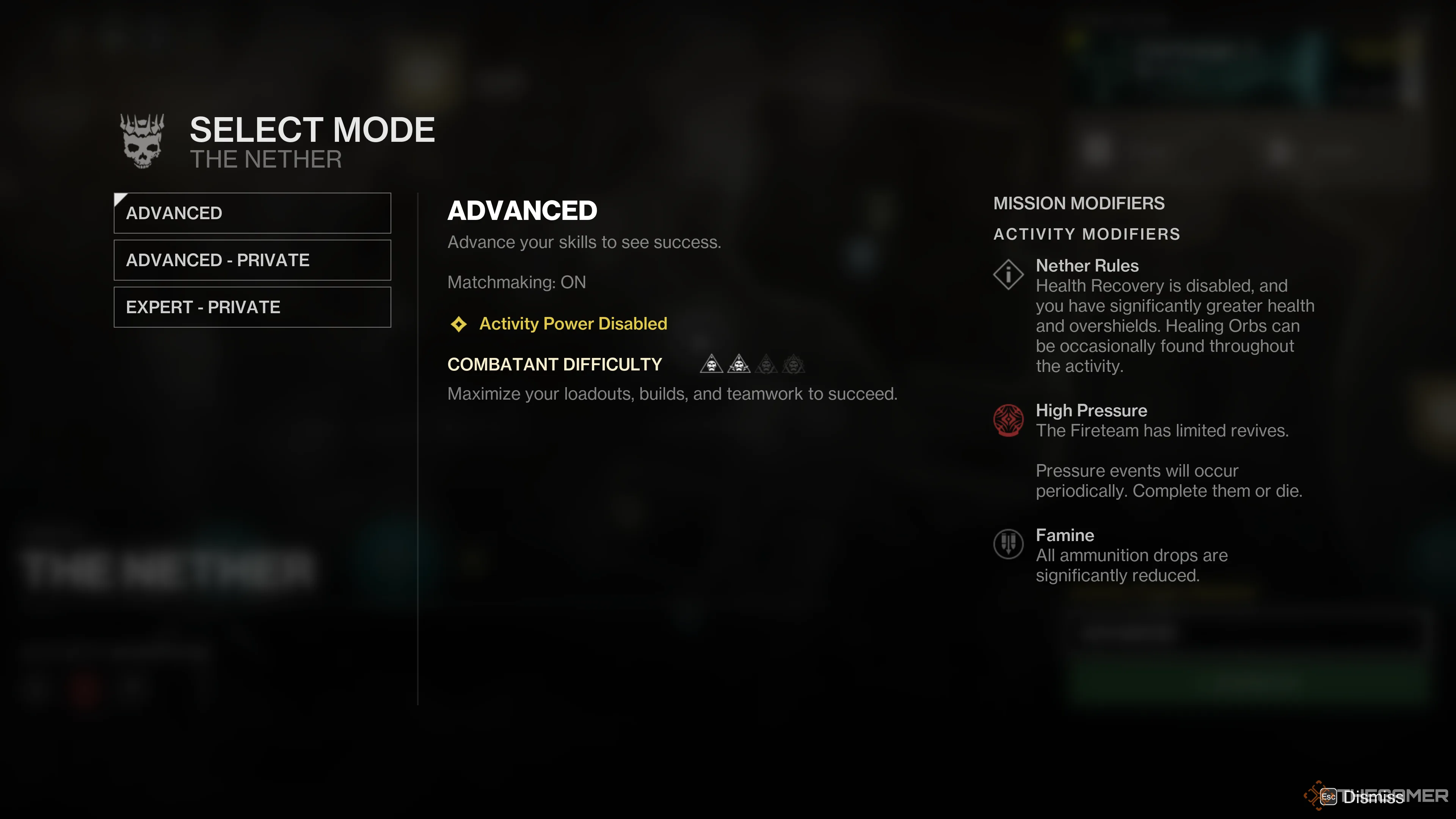Choose the Advanced - Private mode

(x=252, y=260)
